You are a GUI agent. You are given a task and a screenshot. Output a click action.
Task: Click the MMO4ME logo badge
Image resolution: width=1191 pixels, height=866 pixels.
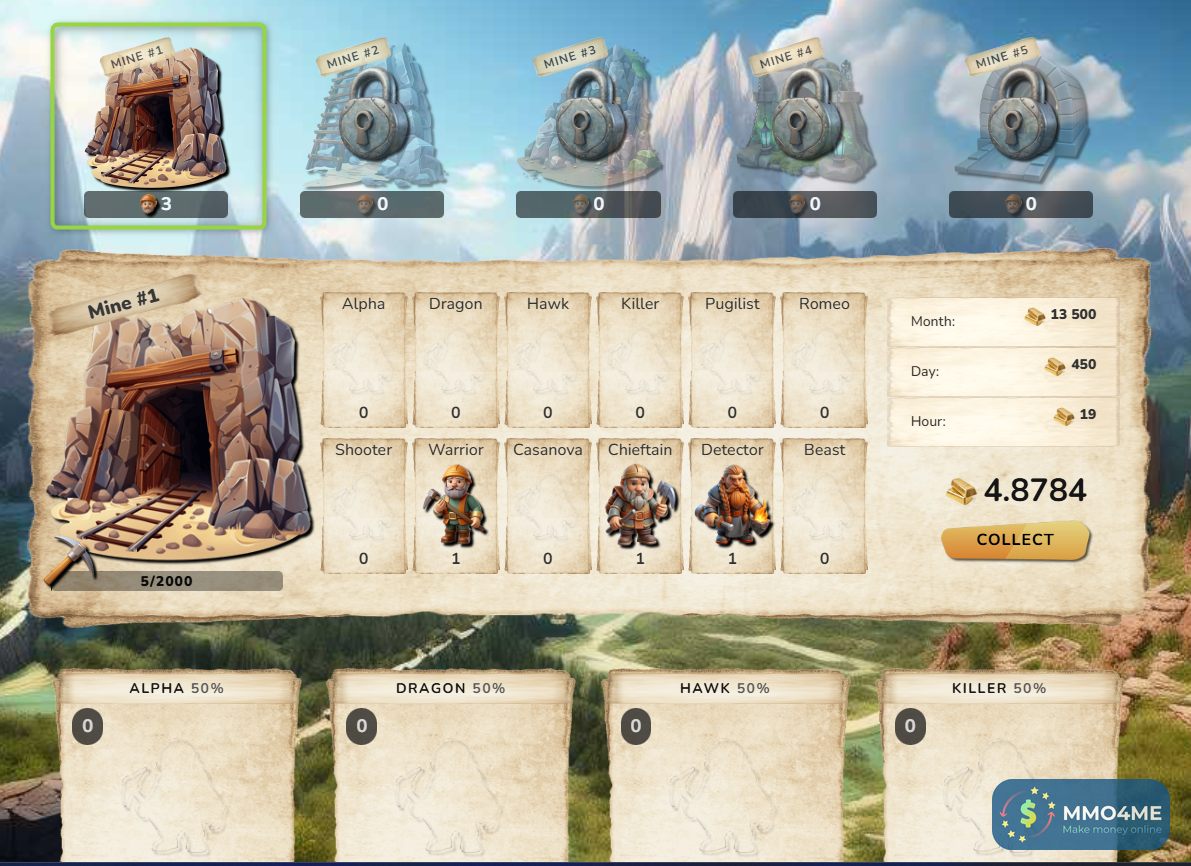tap(1080, 814)
